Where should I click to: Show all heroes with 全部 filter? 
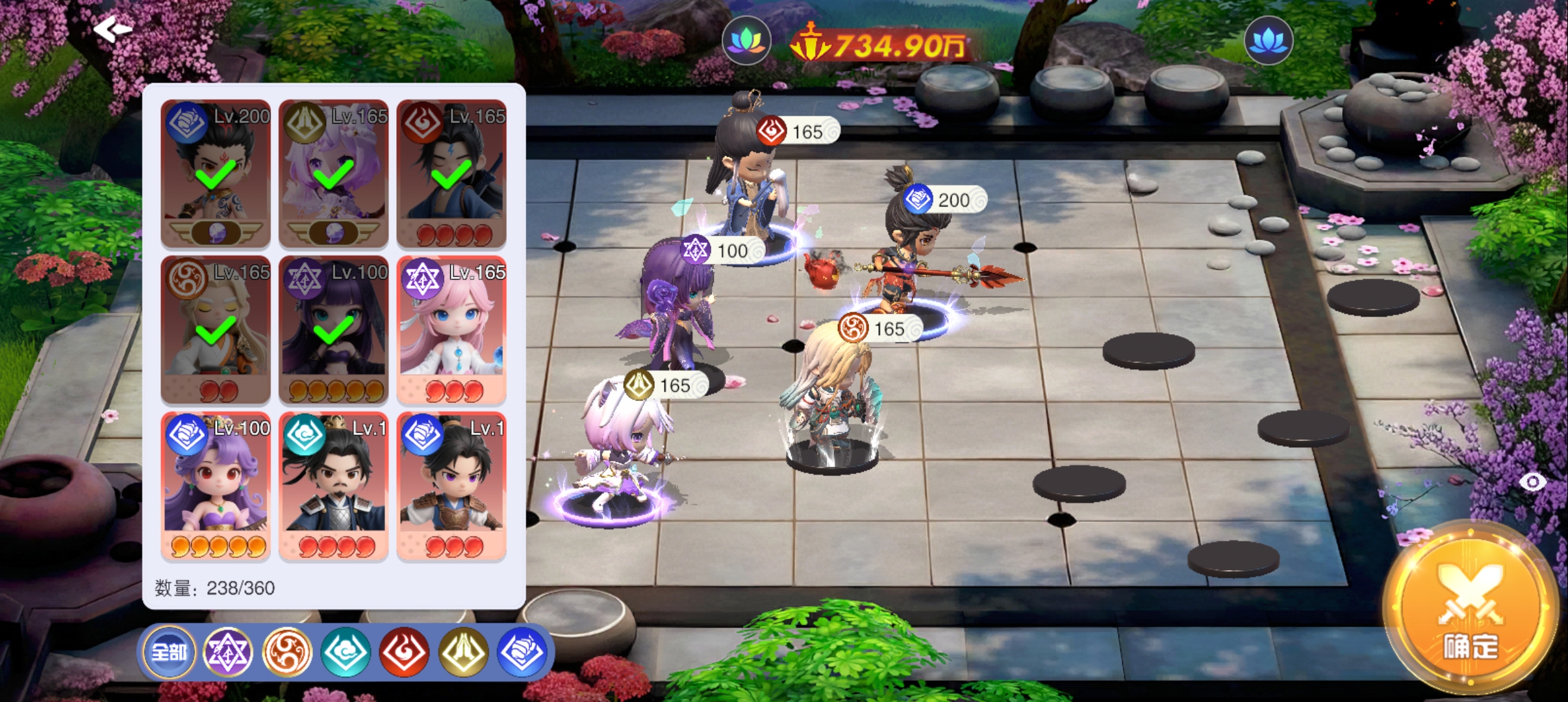pos(169,651)
